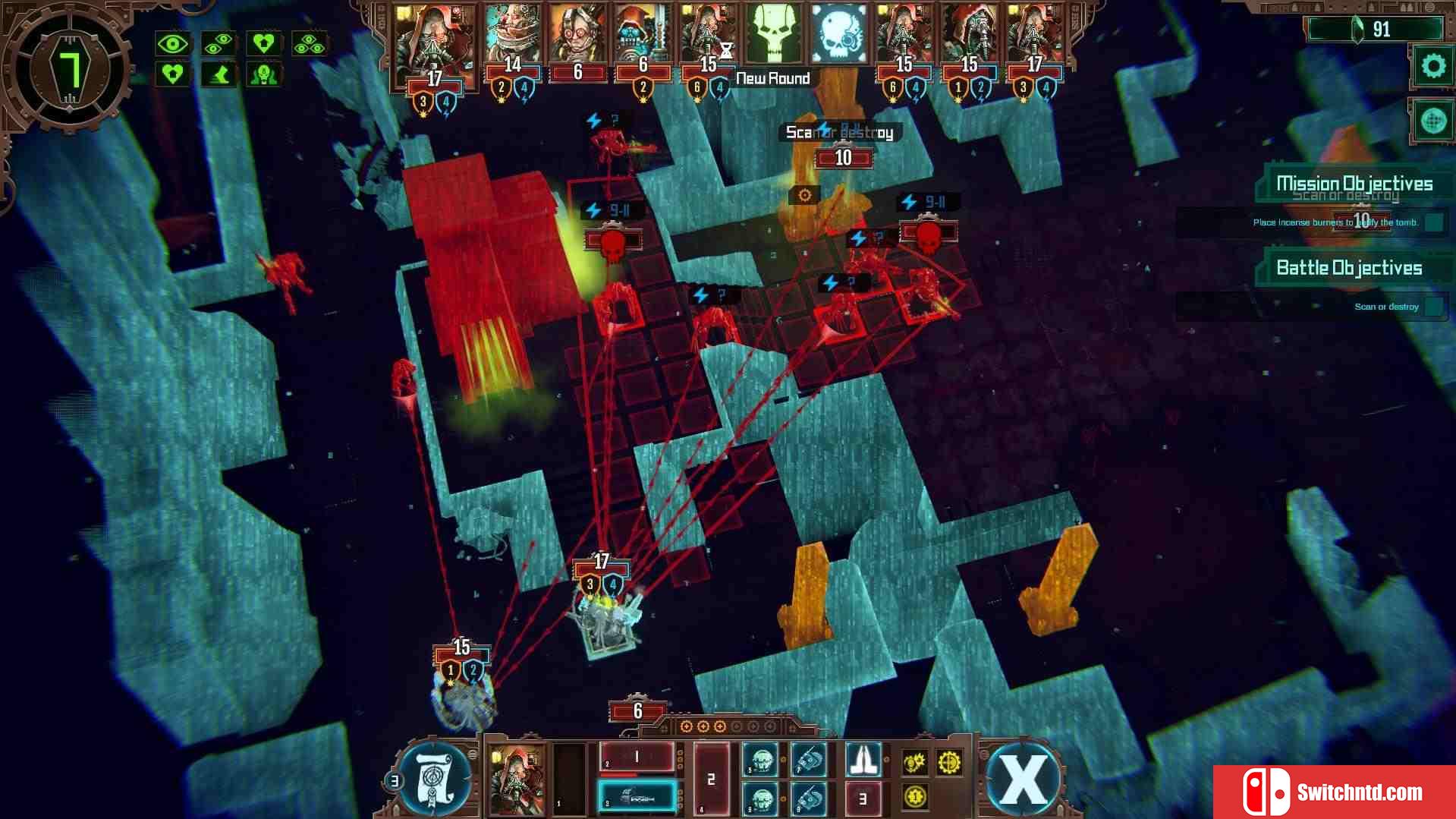Click the active tech-priest portrait in action bar
The image size is (1456, 819).
(517, 780)
